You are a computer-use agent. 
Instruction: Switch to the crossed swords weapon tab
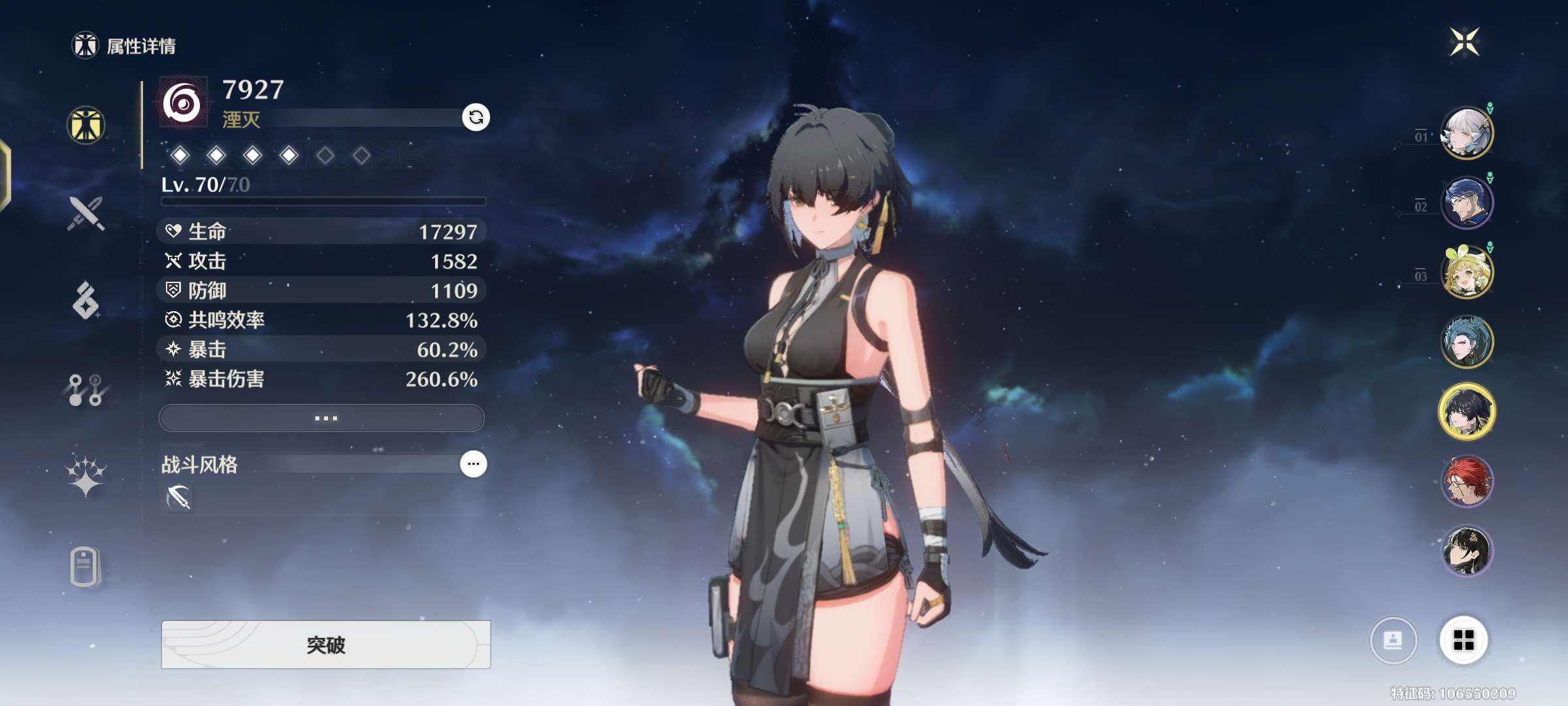pyautogui.click(x=86, y=213)
